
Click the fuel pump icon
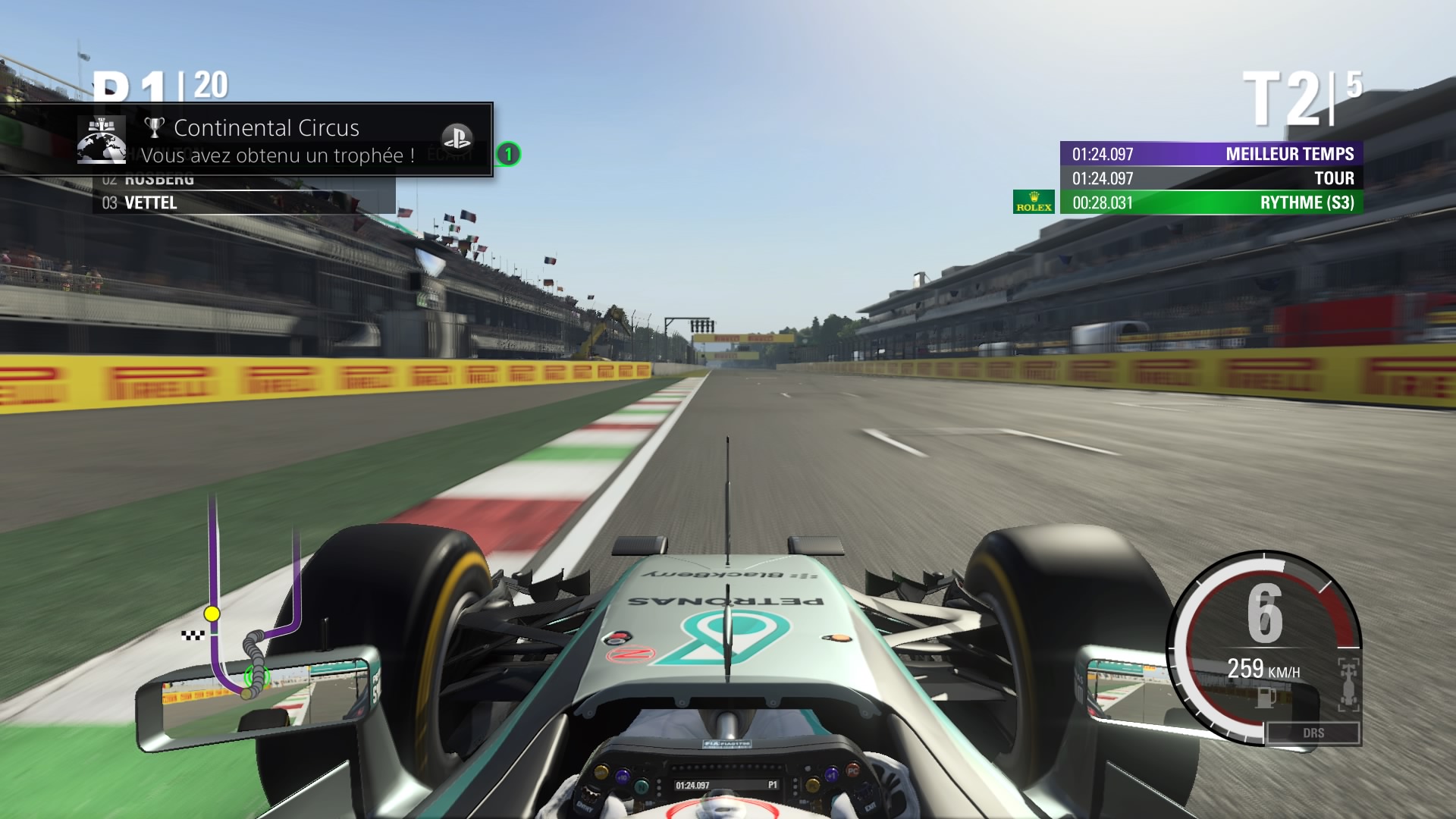tap(1263, 697)
